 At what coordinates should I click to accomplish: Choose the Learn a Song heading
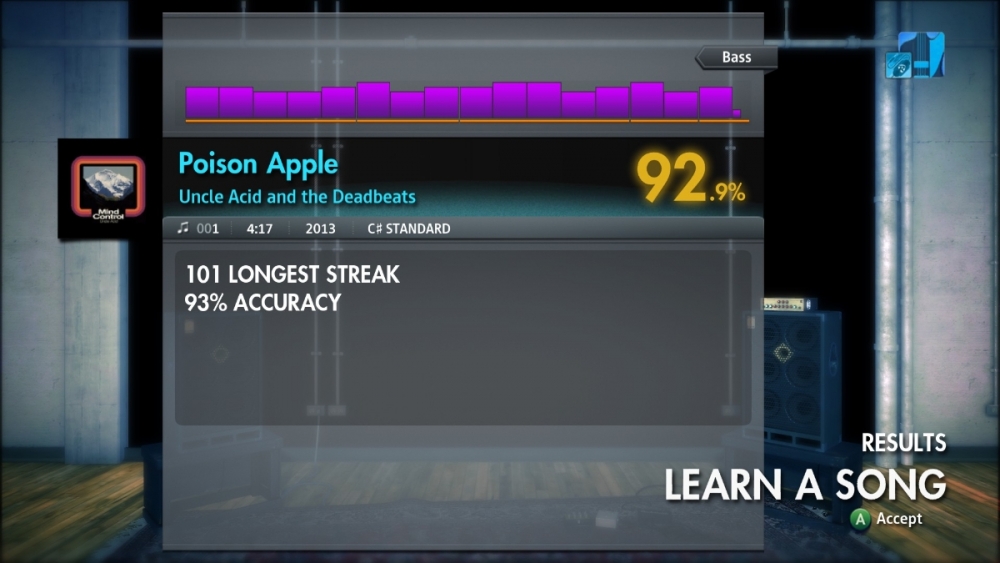805,484
